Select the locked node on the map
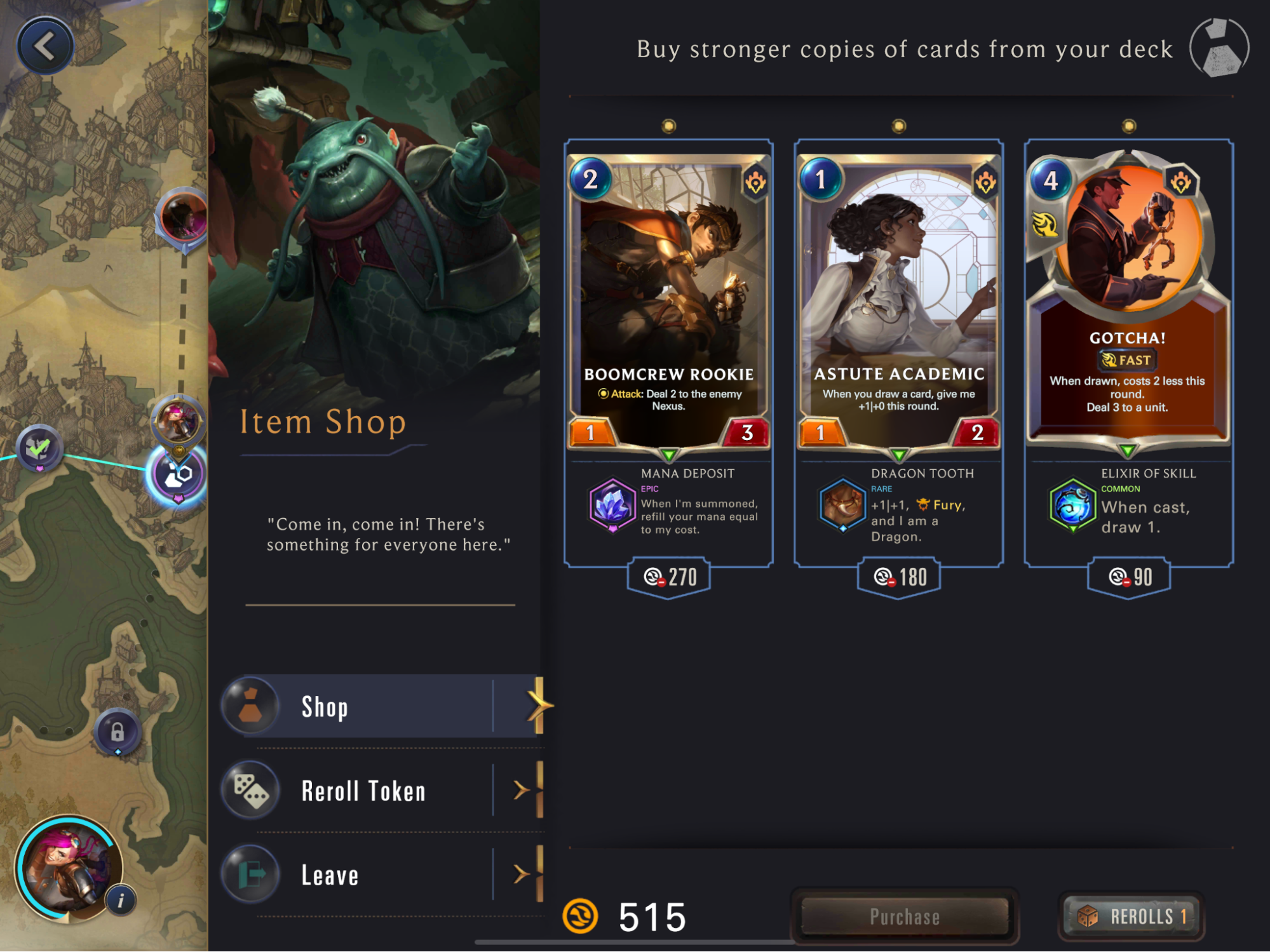1270x952 pixels. tap(118, 732)
